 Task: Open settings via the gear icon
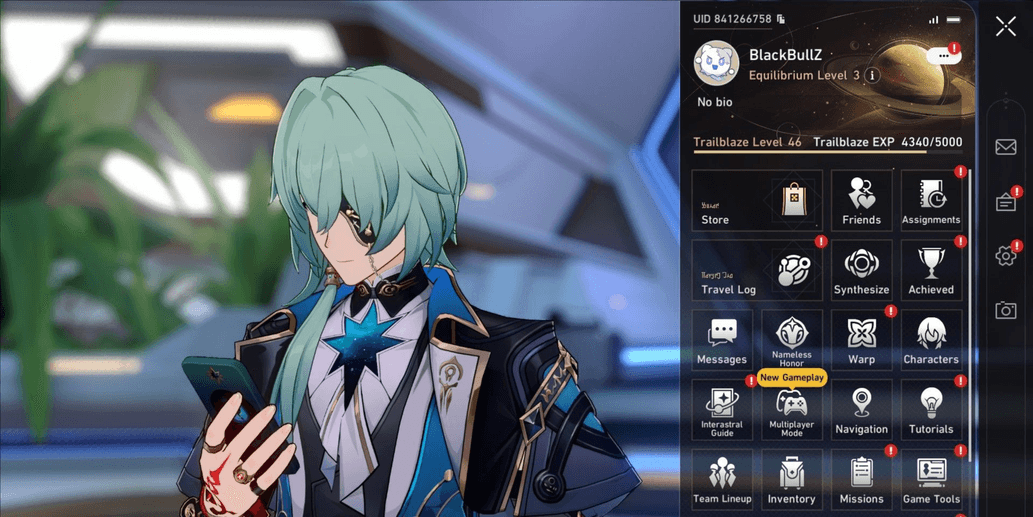(1006, 256)
